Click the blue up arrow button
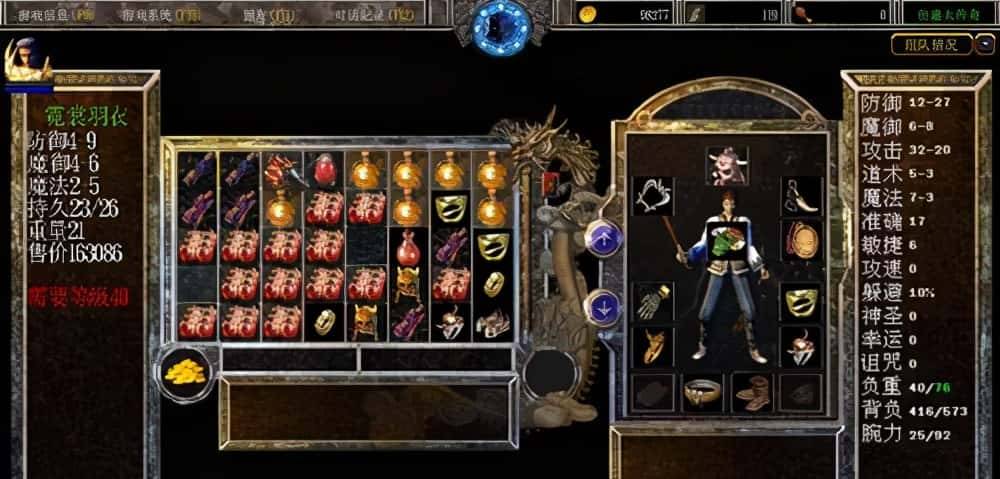 [604, 238]
